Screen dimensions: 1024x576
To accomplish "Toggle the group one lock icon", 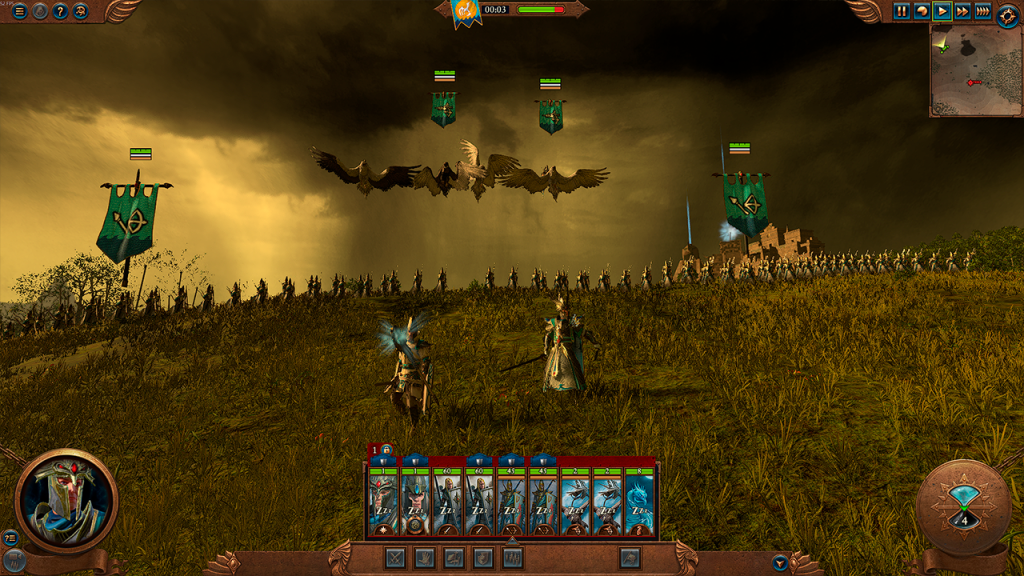I will [x=386, y=450].
